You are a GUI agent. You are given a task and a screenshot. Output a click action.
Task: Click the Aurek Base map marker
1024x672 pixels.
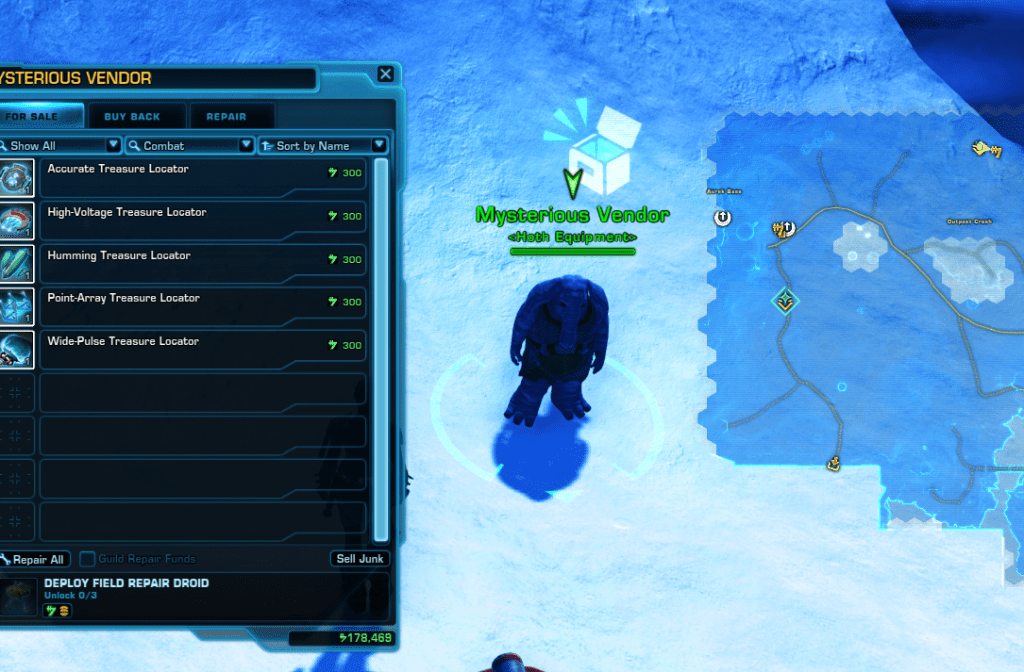[723, 217]
